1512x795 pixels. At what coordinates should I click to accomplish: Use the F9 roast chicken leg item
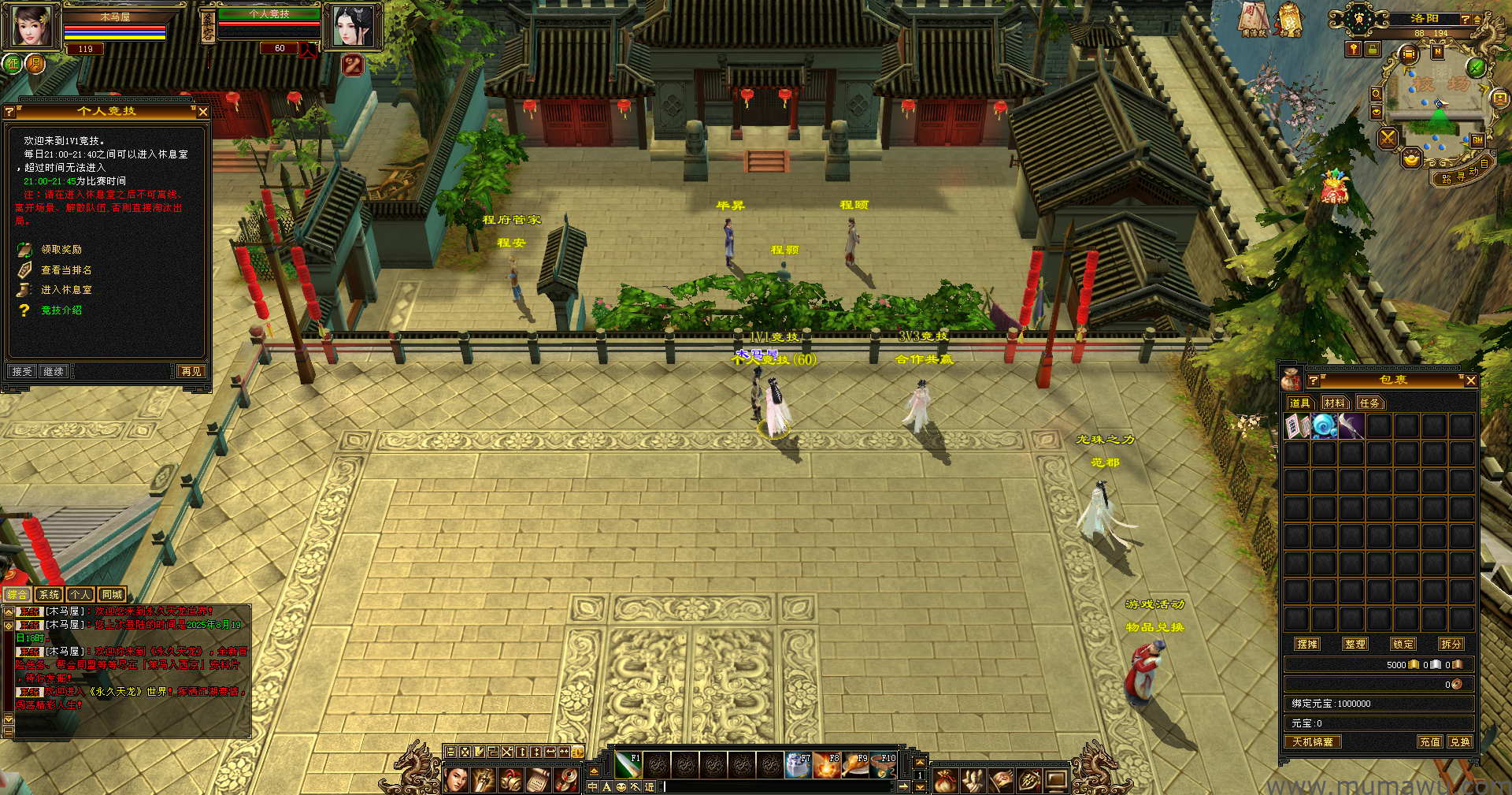pos(854,765)
